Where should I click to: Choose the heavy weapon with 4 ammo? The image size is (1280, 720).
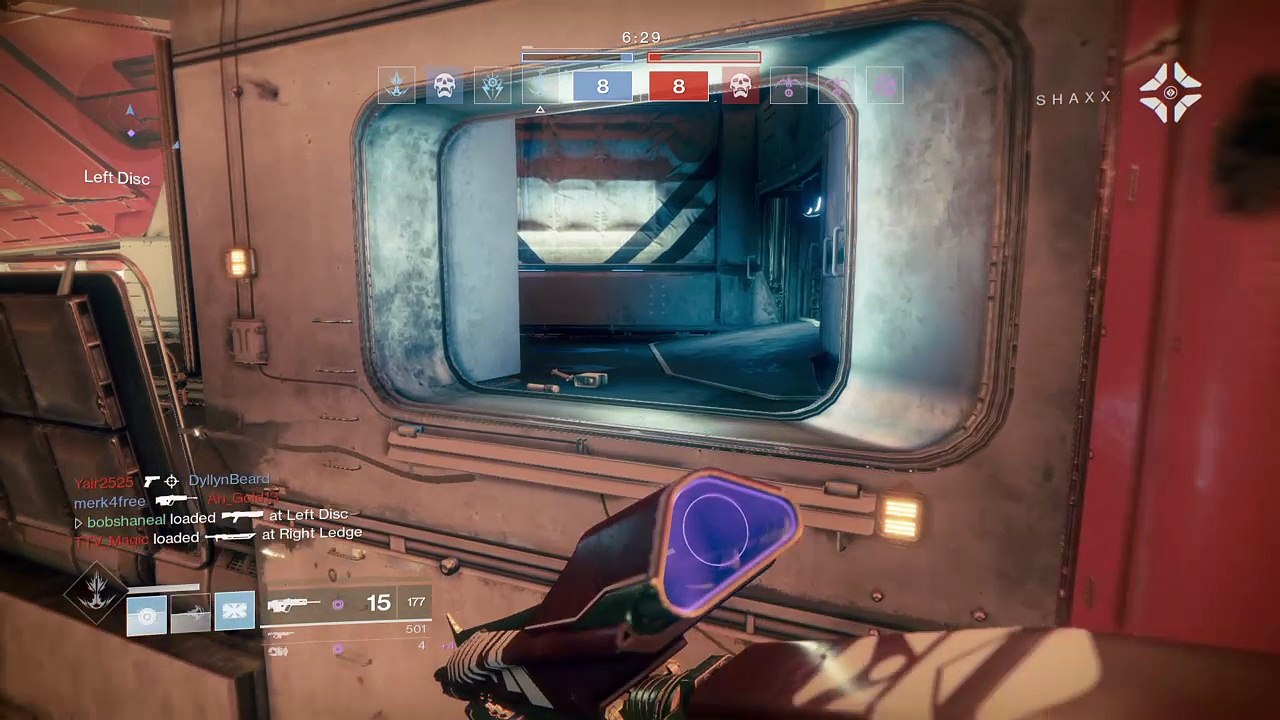pyautogui.click(x=279, y=651)
